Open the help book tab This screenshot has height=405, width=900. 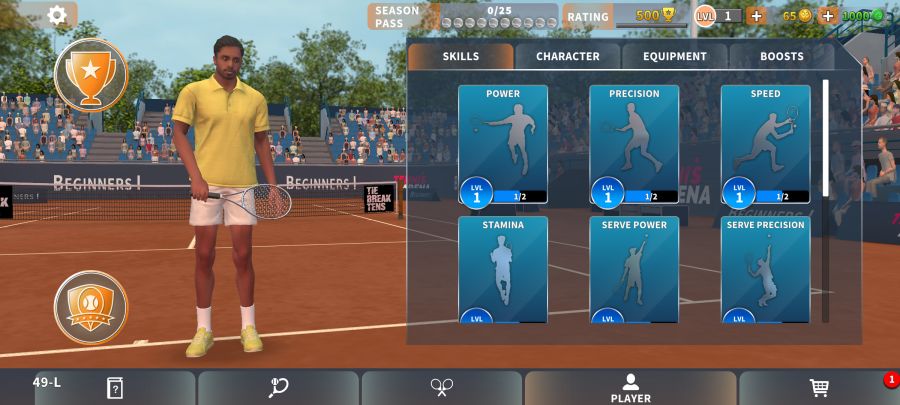114,388
